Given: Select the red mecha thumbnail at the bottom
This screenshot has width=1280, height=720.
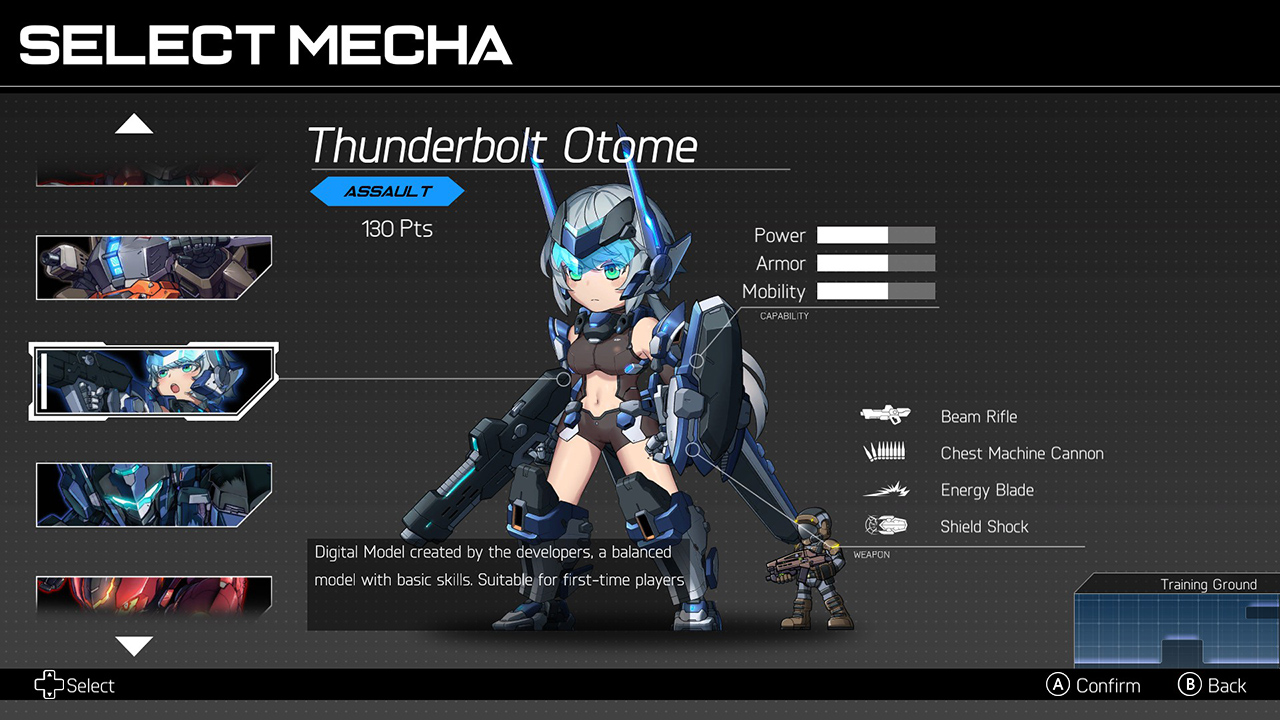Looking at the screenshot, I should (x=153, y=595).
